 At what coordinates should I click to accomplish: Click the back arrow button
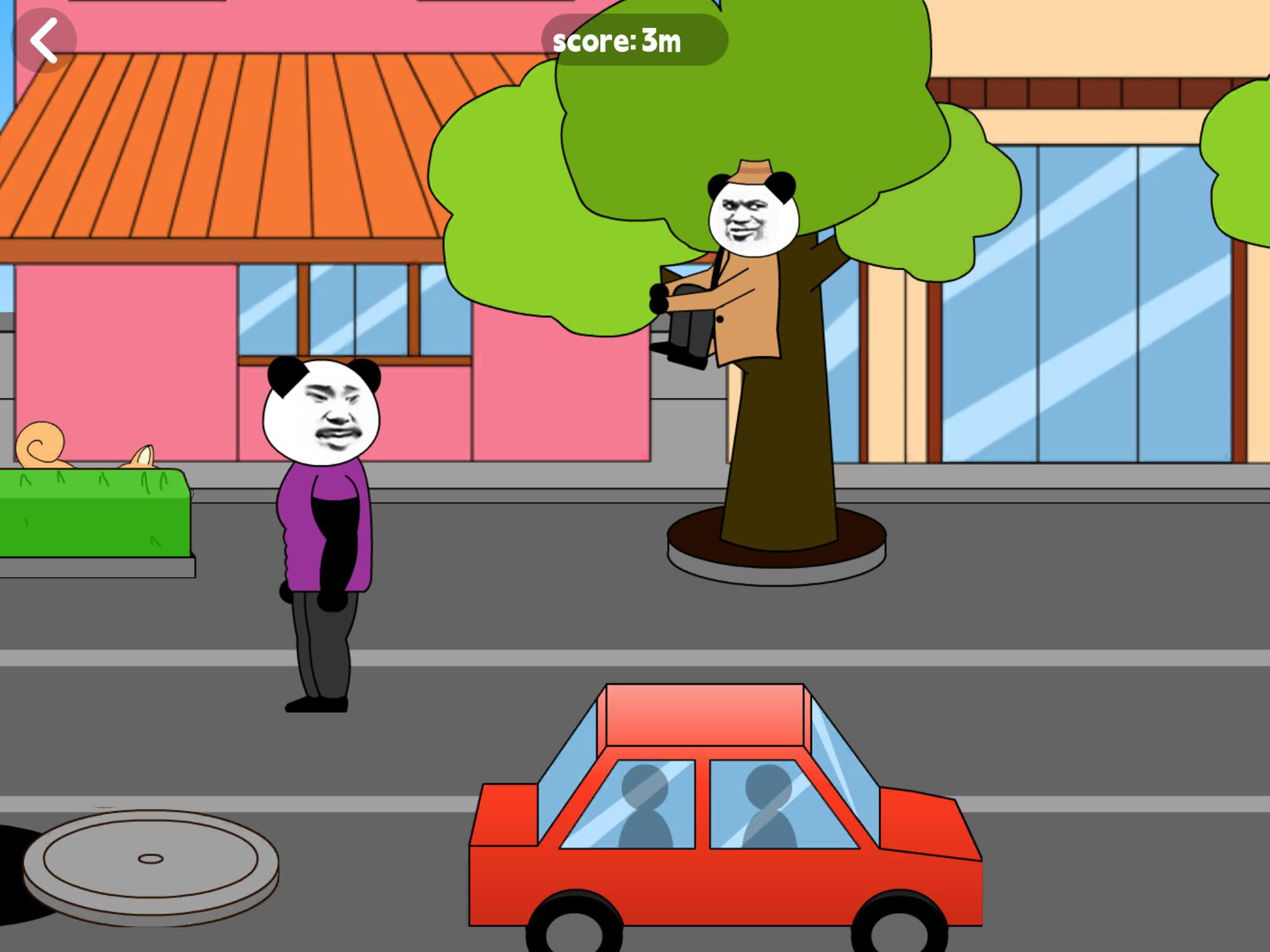click(x=45, y=40)
